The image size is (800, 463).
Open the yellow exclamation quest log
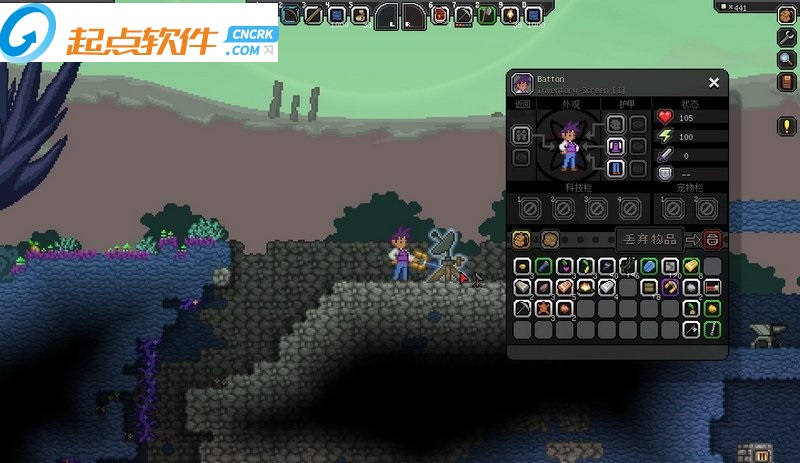(x=787, y=126)
